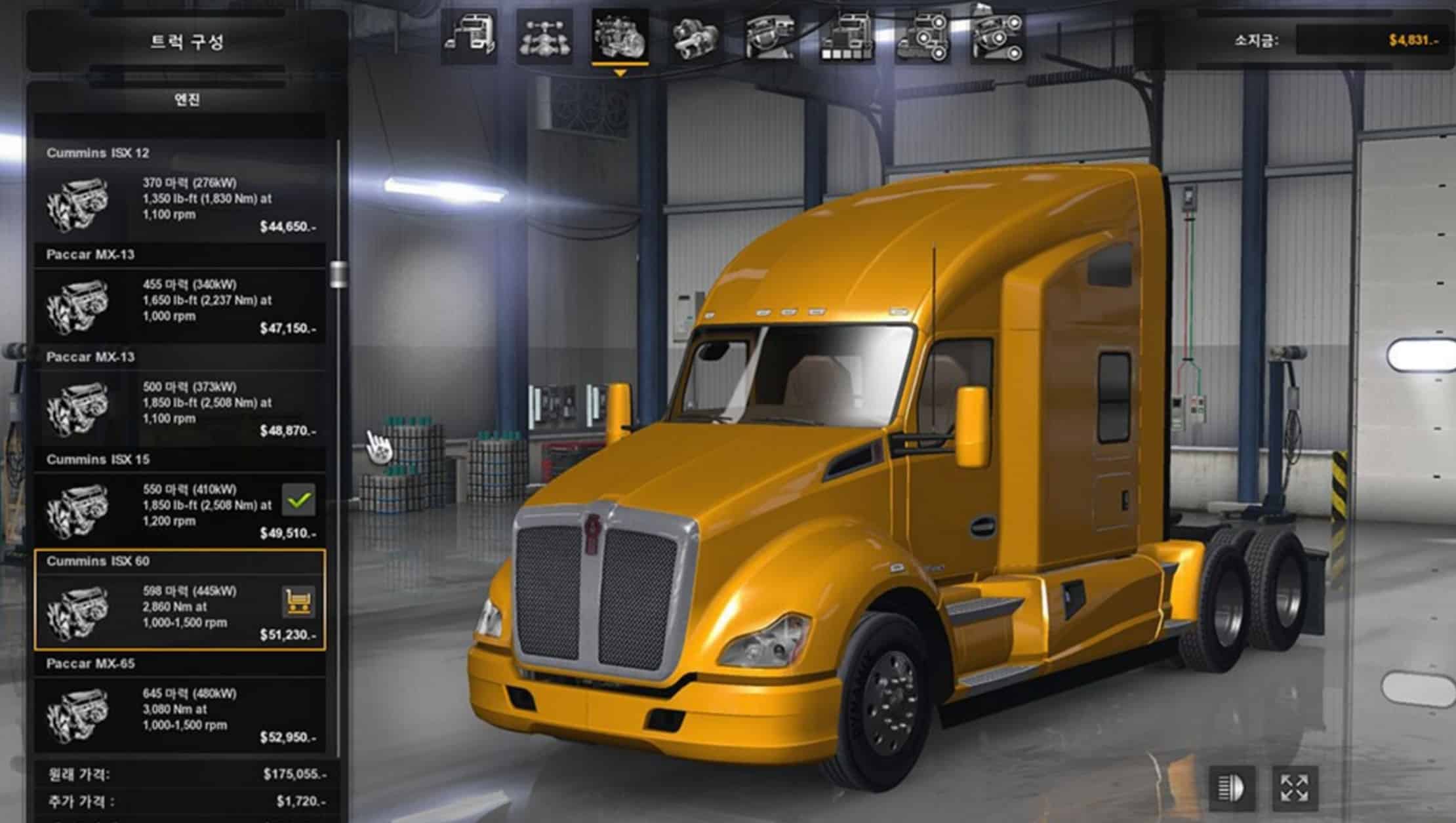The height and width of the screenshot is (823, 1456).
Task: Expand the view with the fullscreen arrows button
Action: (x=1294, y=788)
